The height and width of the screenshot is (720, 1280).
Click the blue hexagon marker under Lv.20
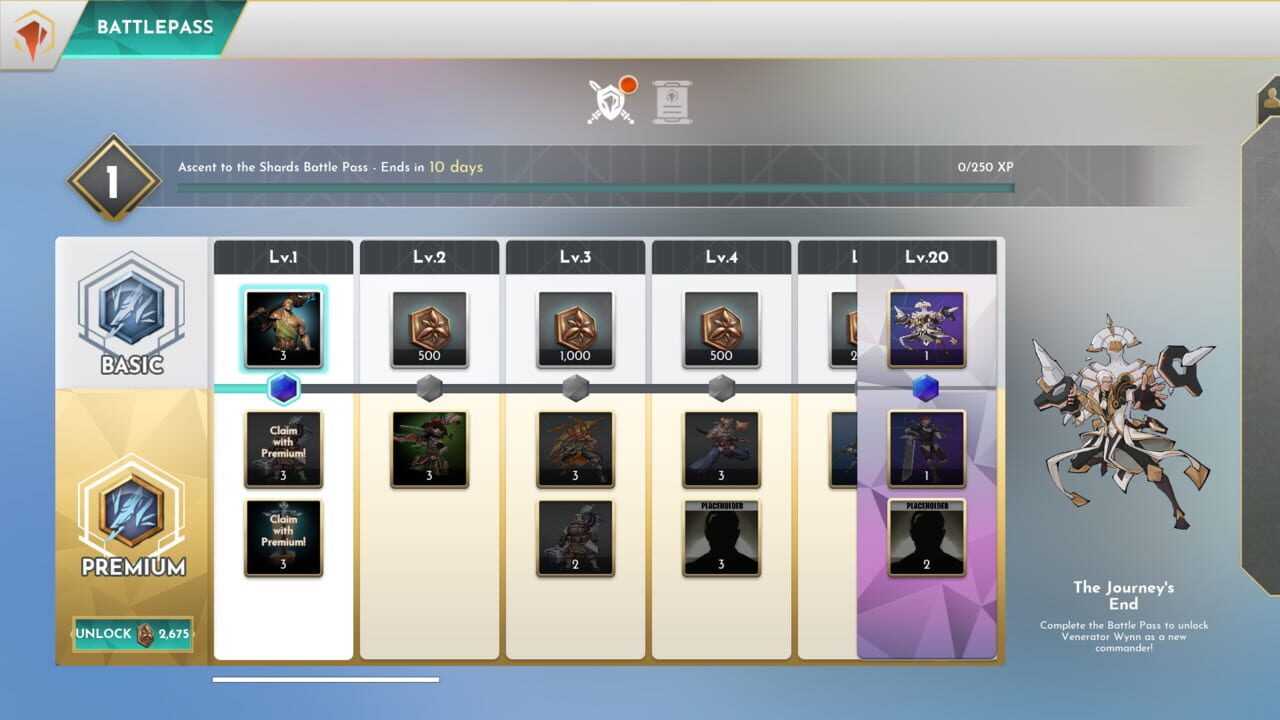pos(927,390)
